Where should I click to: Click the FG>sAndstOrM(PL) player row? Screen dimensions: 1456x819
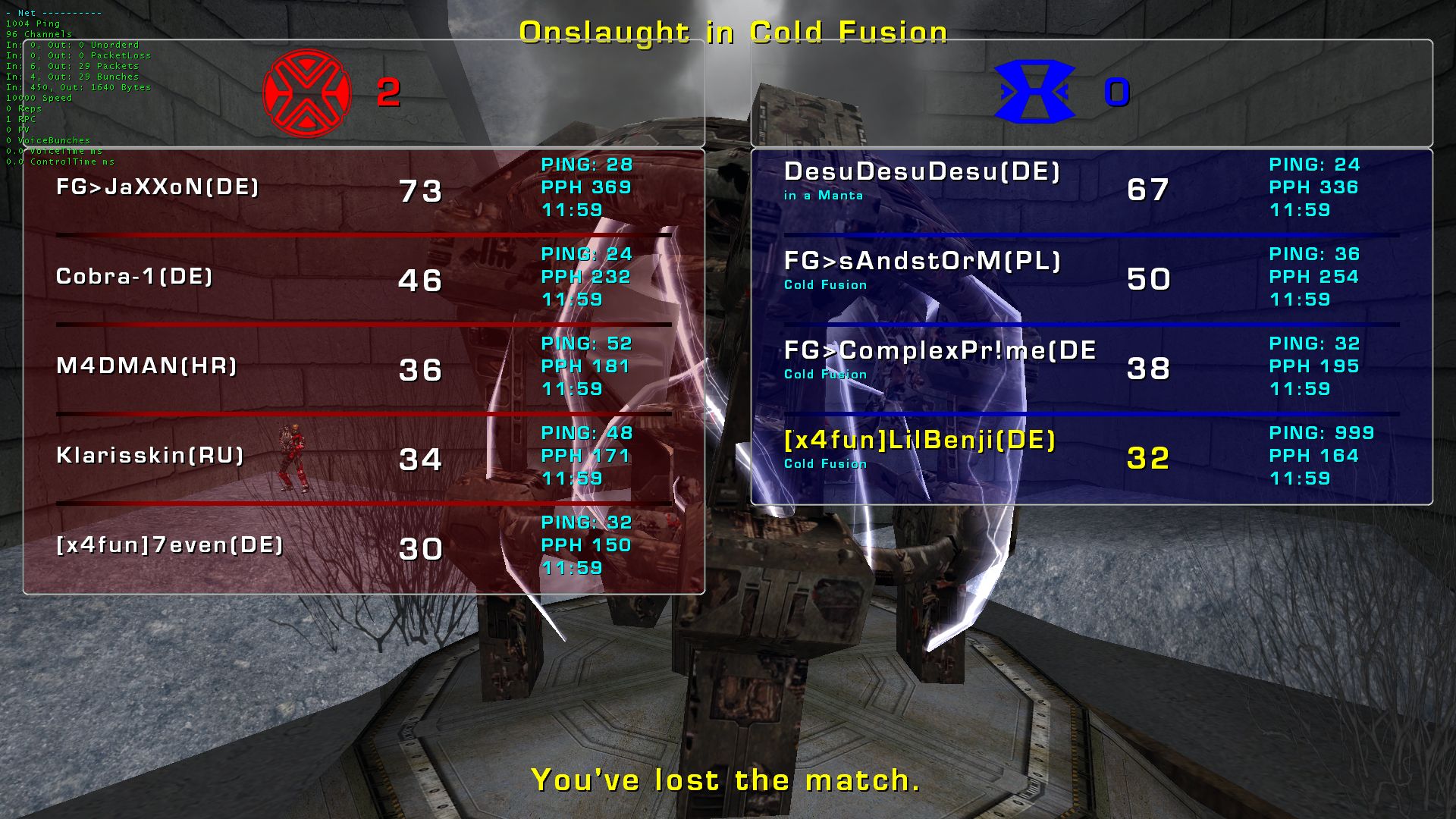click(x=922, y=262)
